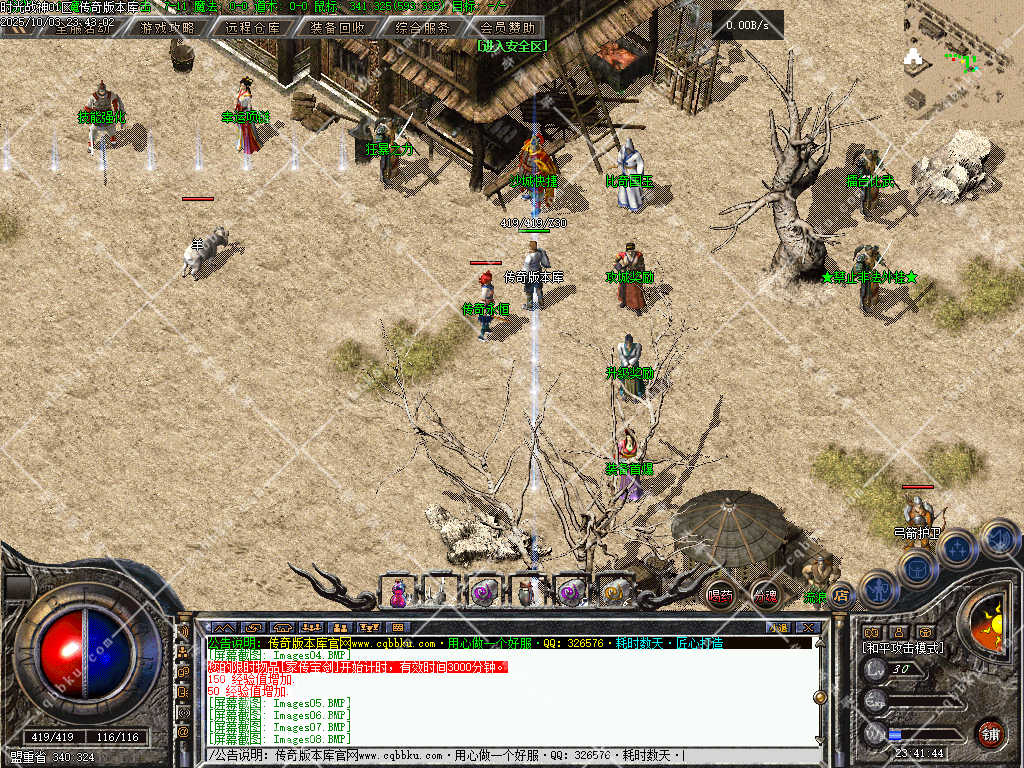This screenshot has height=768, width=1024.
Task: Open the bag inventory round icon
Action: 917,568
